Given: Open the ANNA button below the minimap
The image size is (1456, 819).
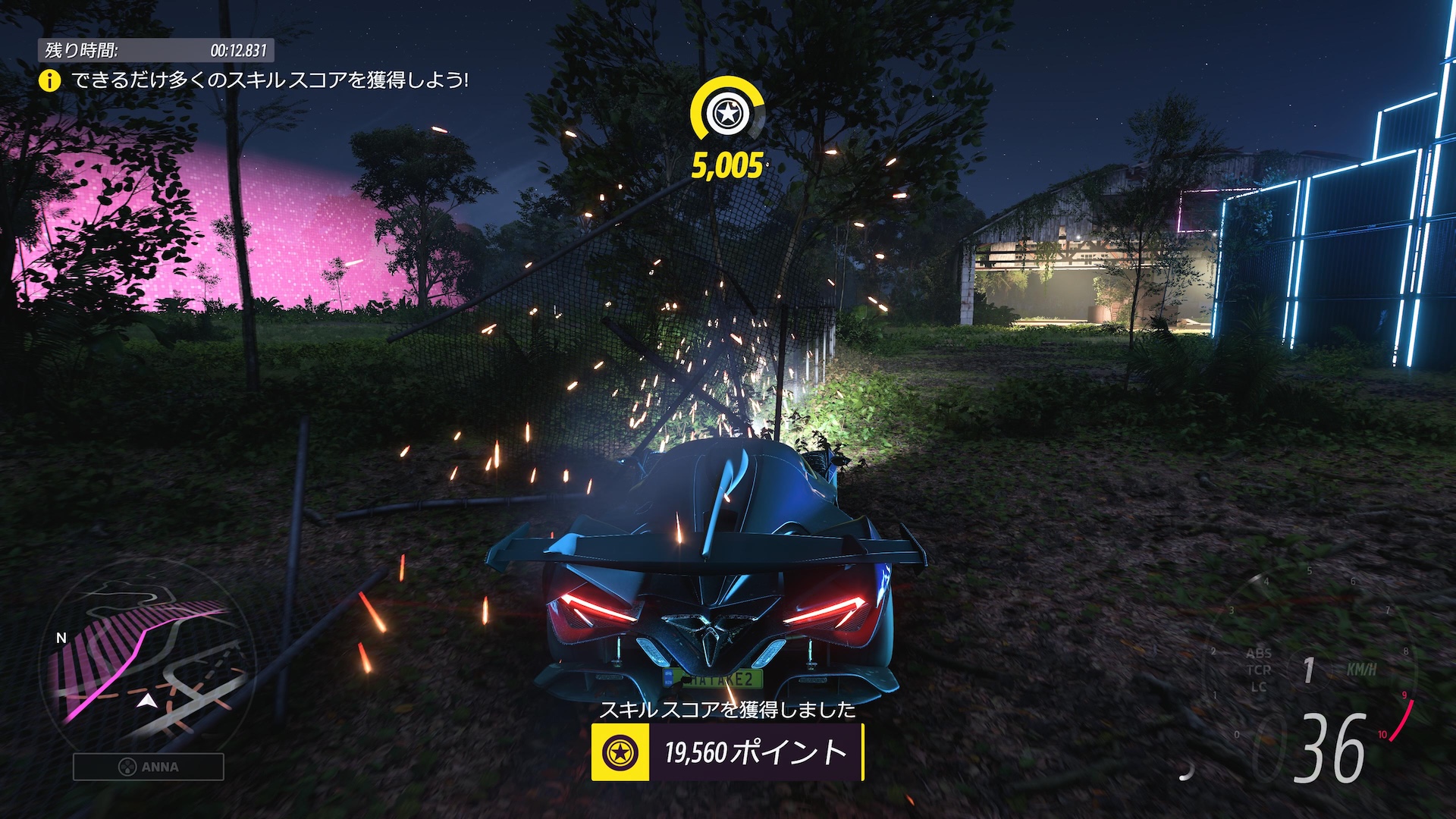Looking at the screenshot, I should 149,767.
